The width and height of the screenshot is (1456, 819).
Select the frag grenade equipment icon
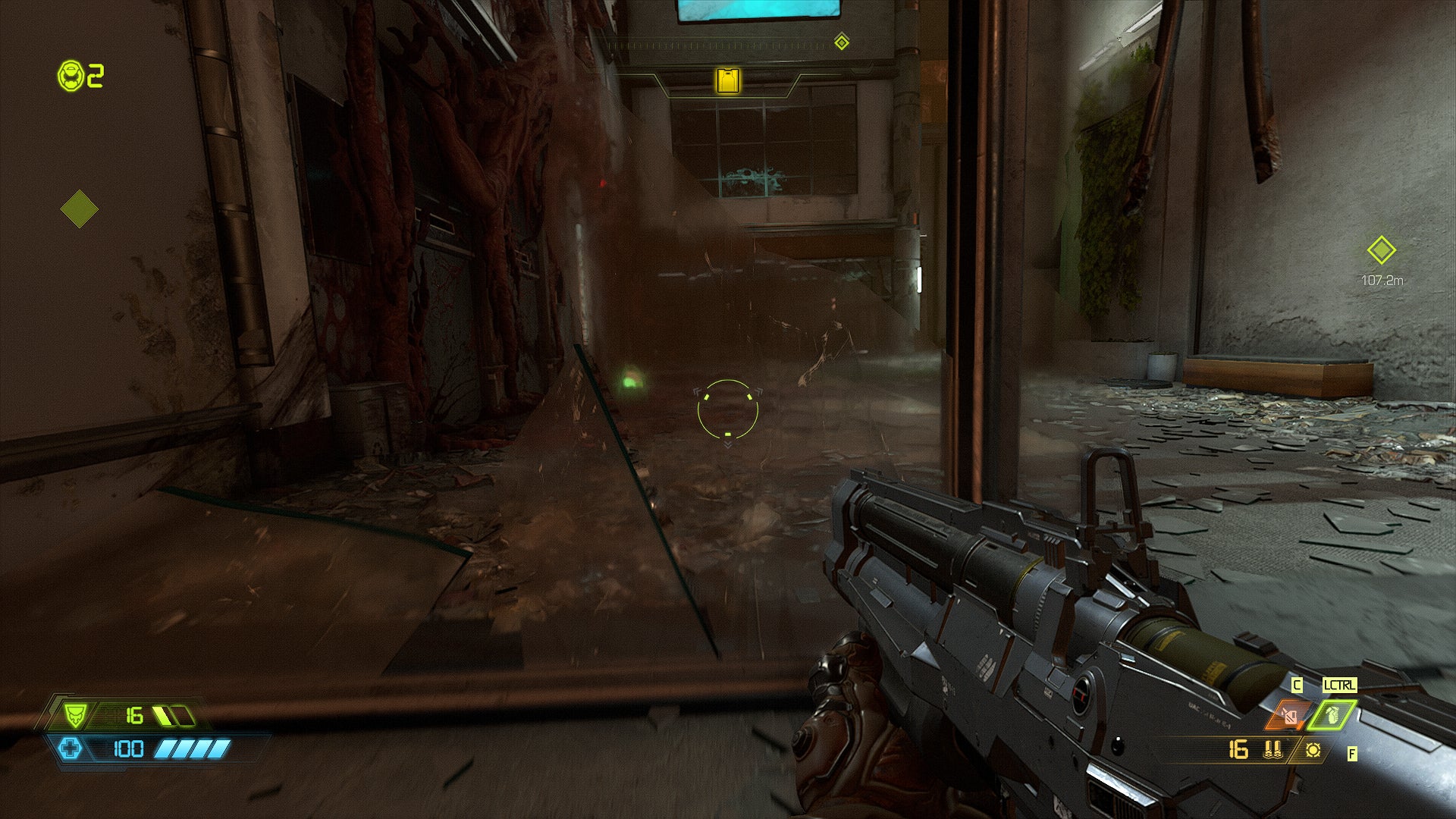coord(1332,716)
